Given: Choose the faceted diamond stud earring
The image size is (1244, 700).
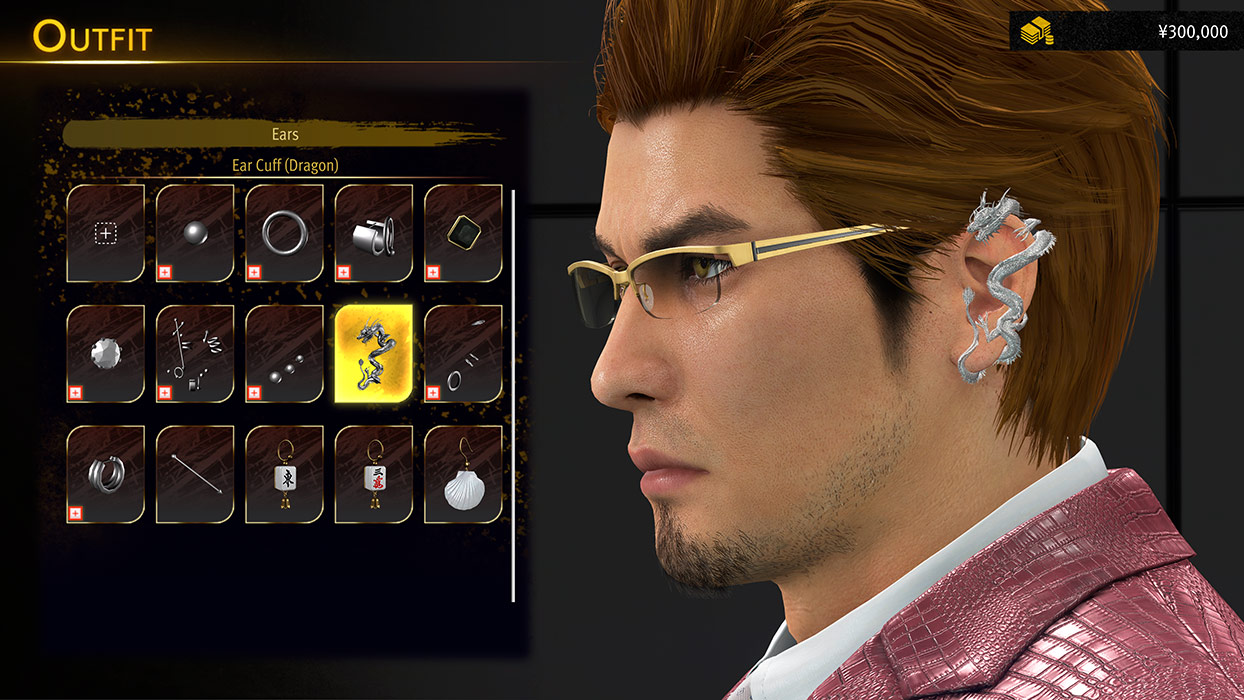Looking at the screenshot, I should (x=106, y=354).
